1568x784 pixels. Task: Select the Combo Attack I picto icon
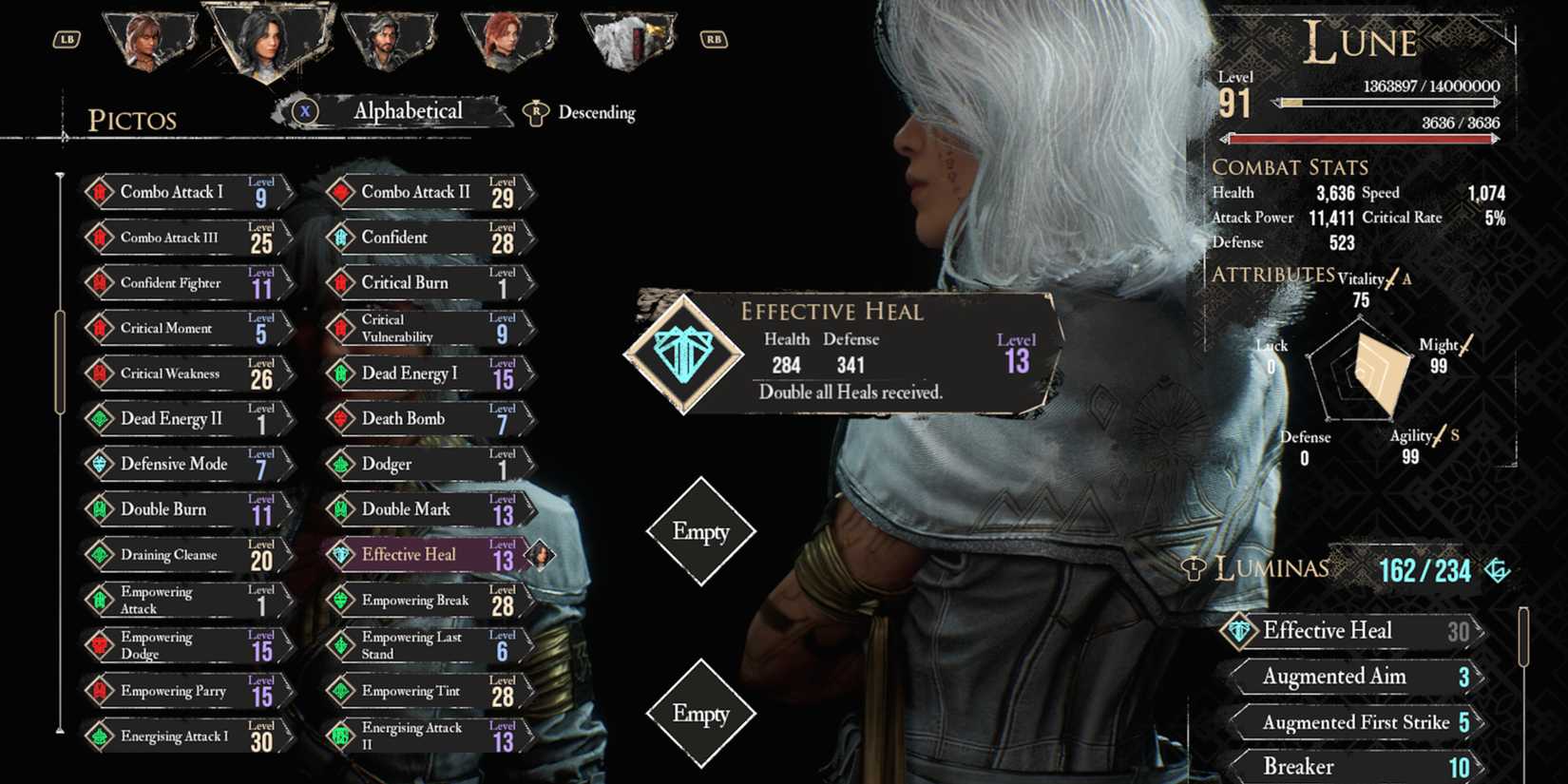click(102, 192)
